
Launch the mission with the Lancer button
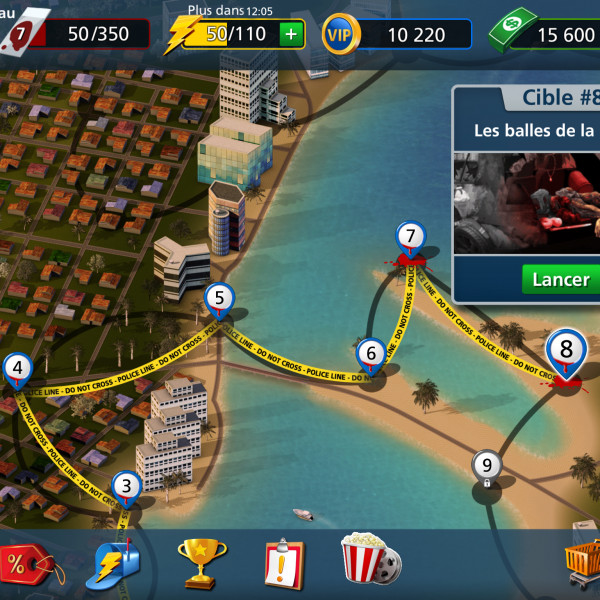click(560, 279)
